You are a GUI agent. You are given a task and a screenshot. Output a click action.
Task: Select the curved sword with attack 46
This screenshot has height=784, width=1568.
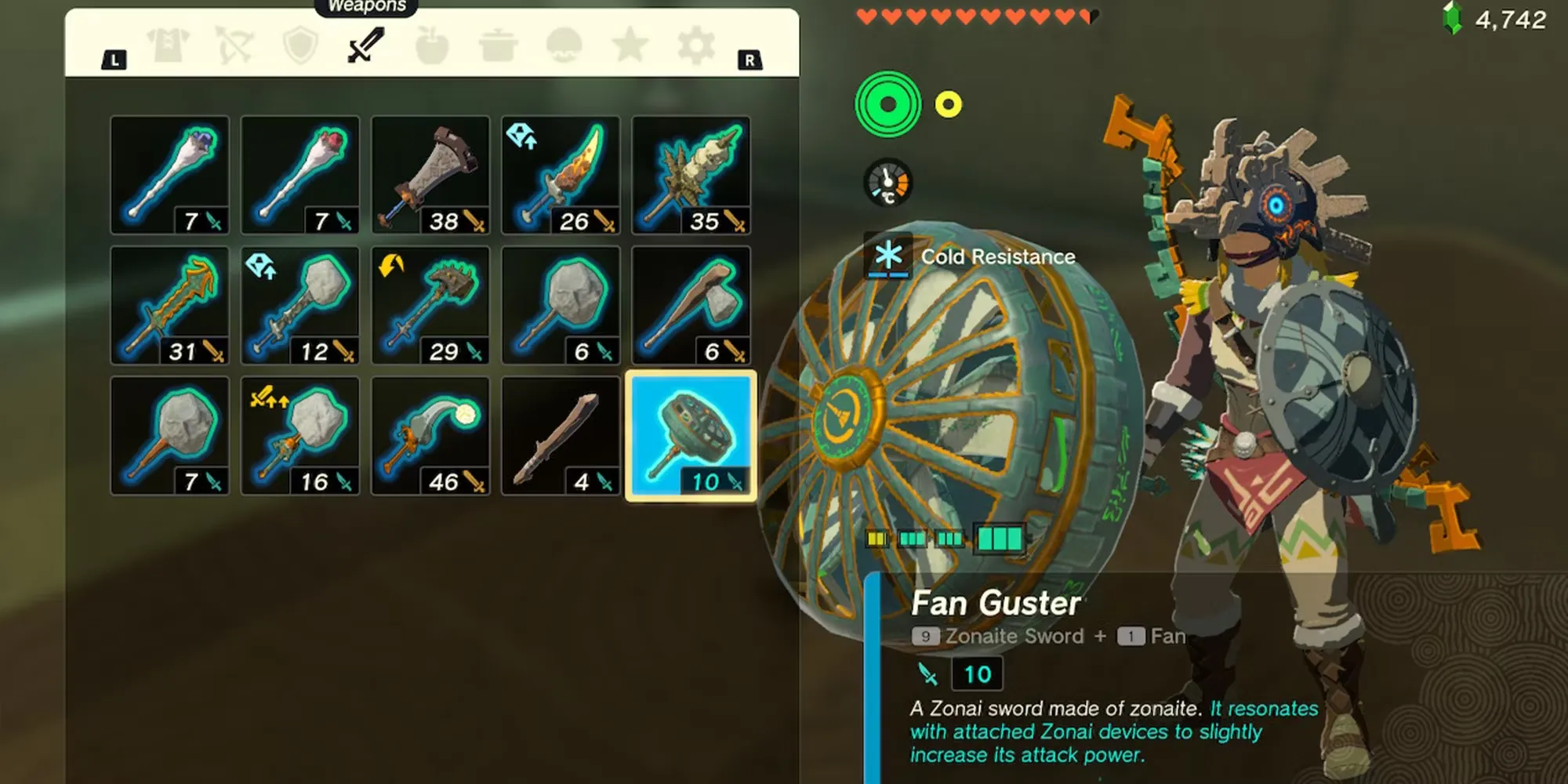[430, 436]
